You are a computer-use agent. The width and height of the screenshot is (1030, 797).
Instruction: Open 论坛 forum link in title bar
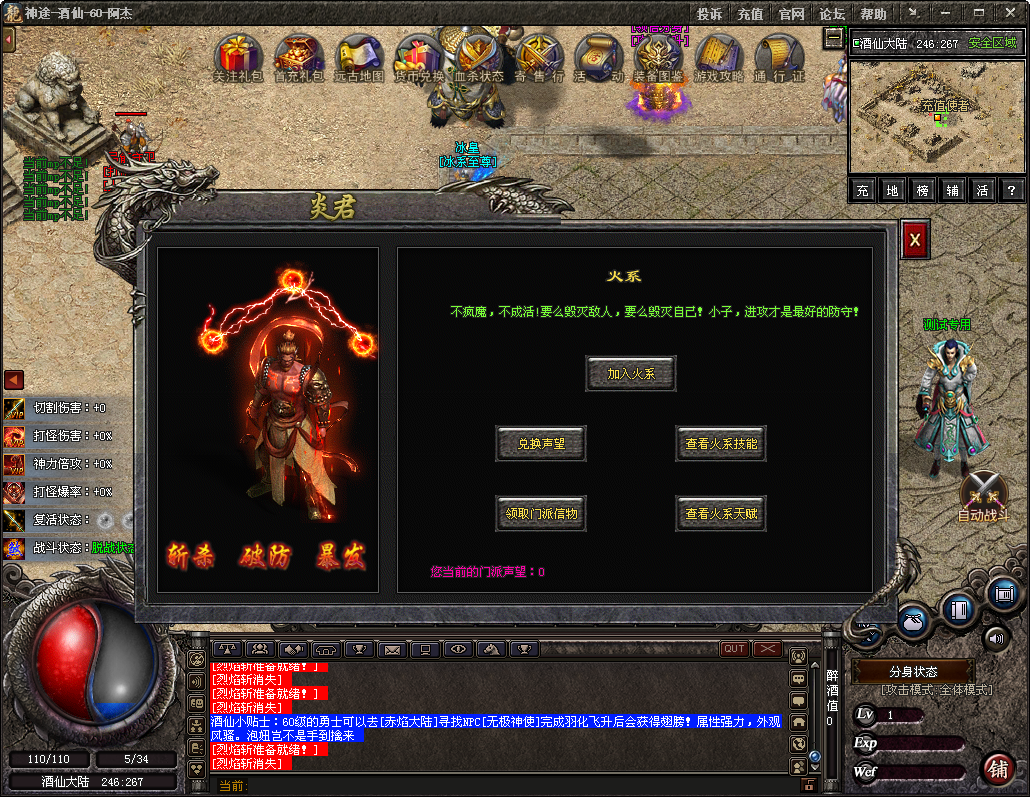(832, 14)
